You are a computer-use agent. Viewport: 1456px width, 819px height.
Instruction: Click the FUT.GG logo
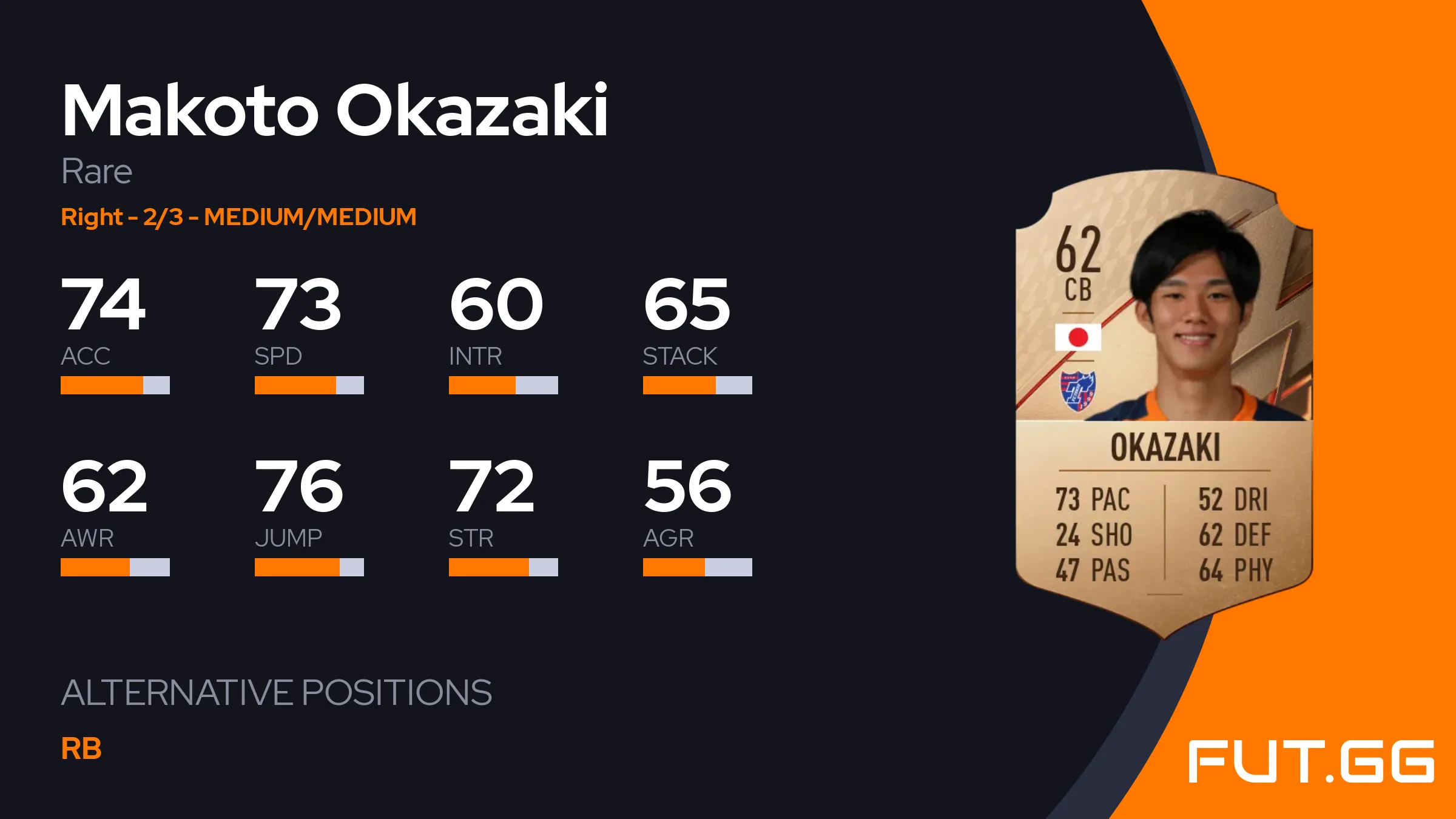click(x=1310, y=761)
